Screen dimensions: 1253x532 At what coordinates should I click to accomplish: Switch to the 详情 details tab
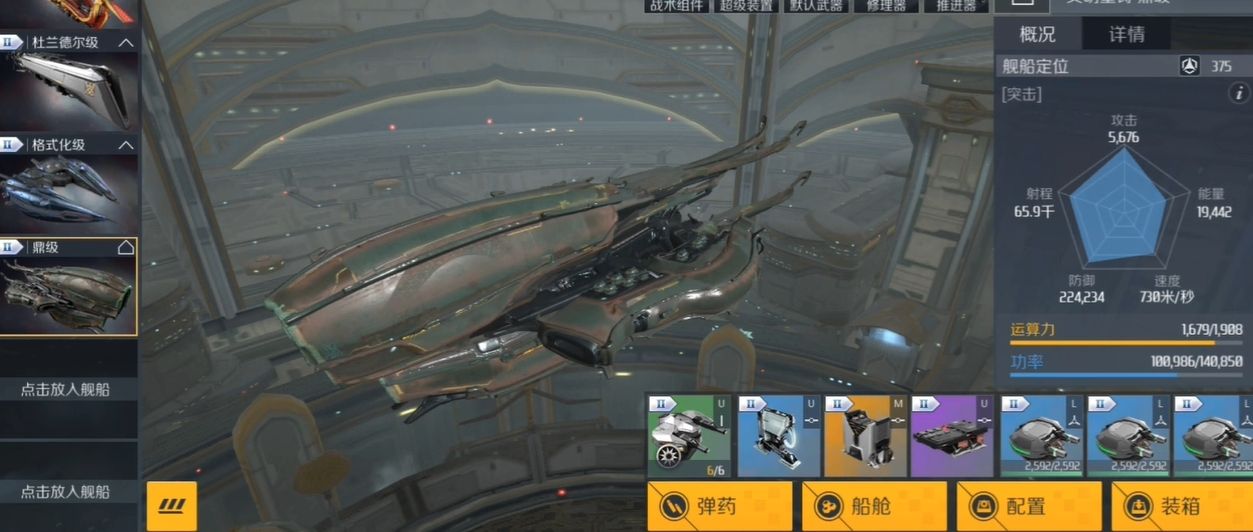coord(1127,34)
